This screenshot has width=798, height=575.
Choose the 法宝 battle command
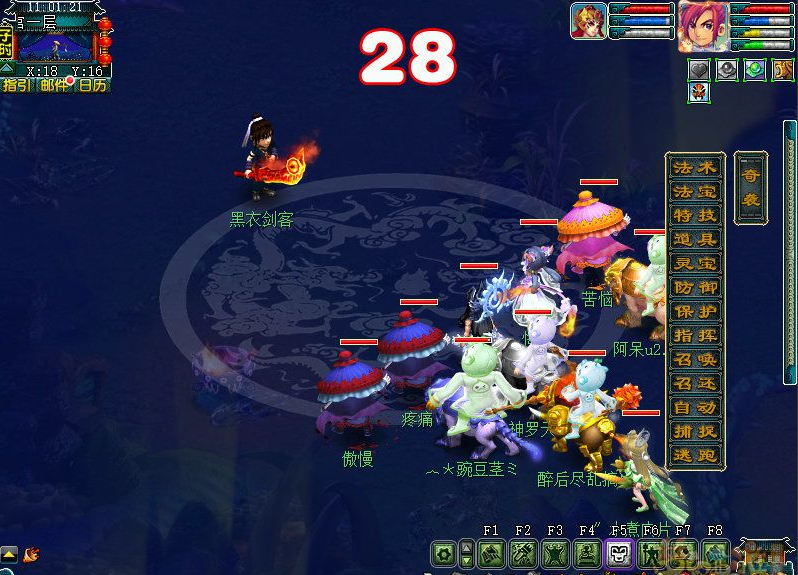coord(695,192)
